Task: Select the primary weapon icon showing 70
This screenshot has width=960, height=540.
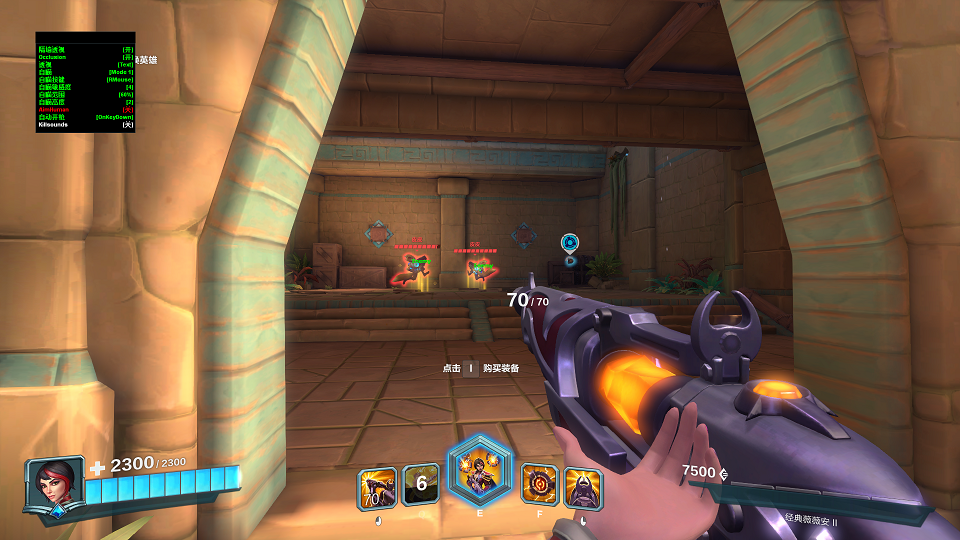Action: (377, 488)
